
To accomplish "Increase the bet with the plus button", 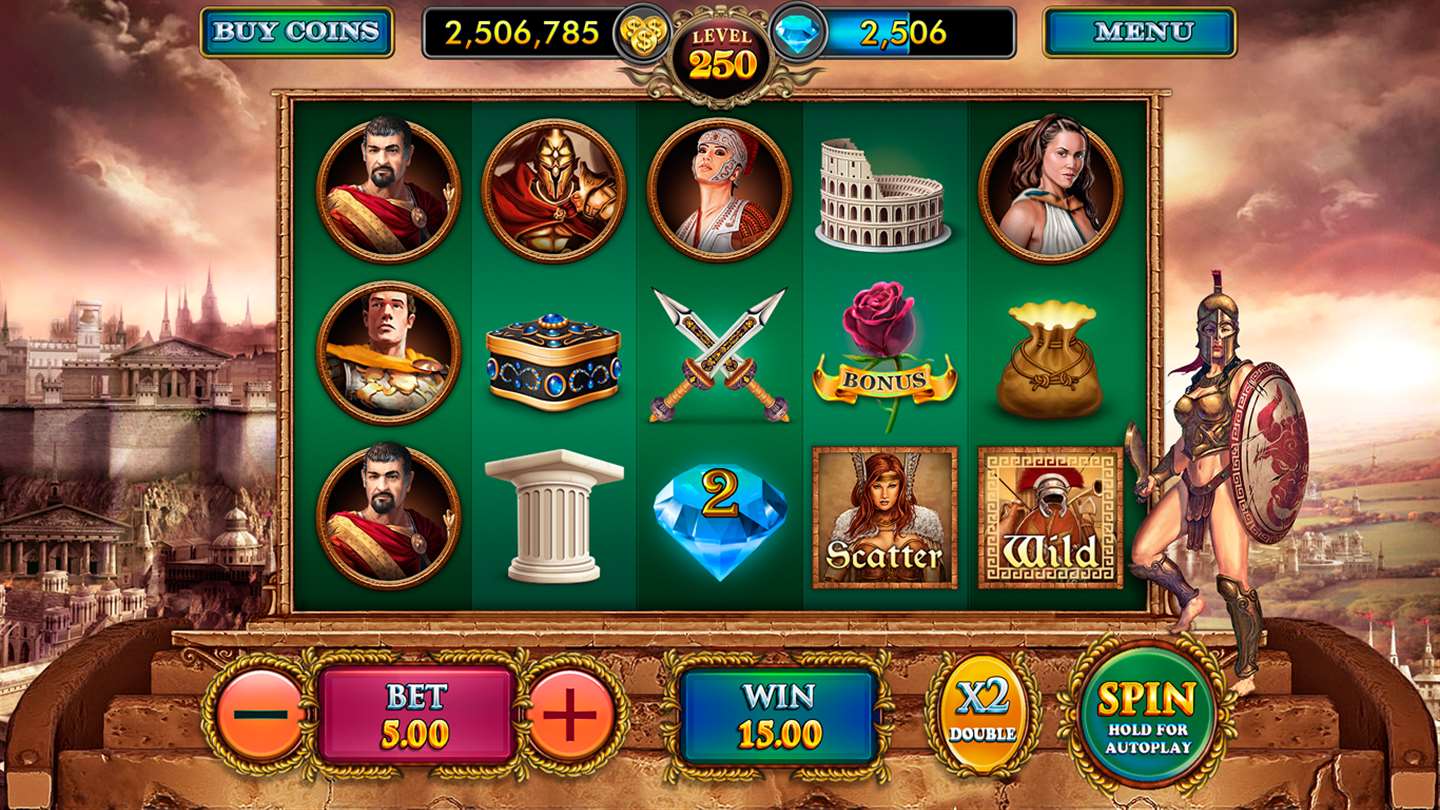I will click(x=571, y=715).
